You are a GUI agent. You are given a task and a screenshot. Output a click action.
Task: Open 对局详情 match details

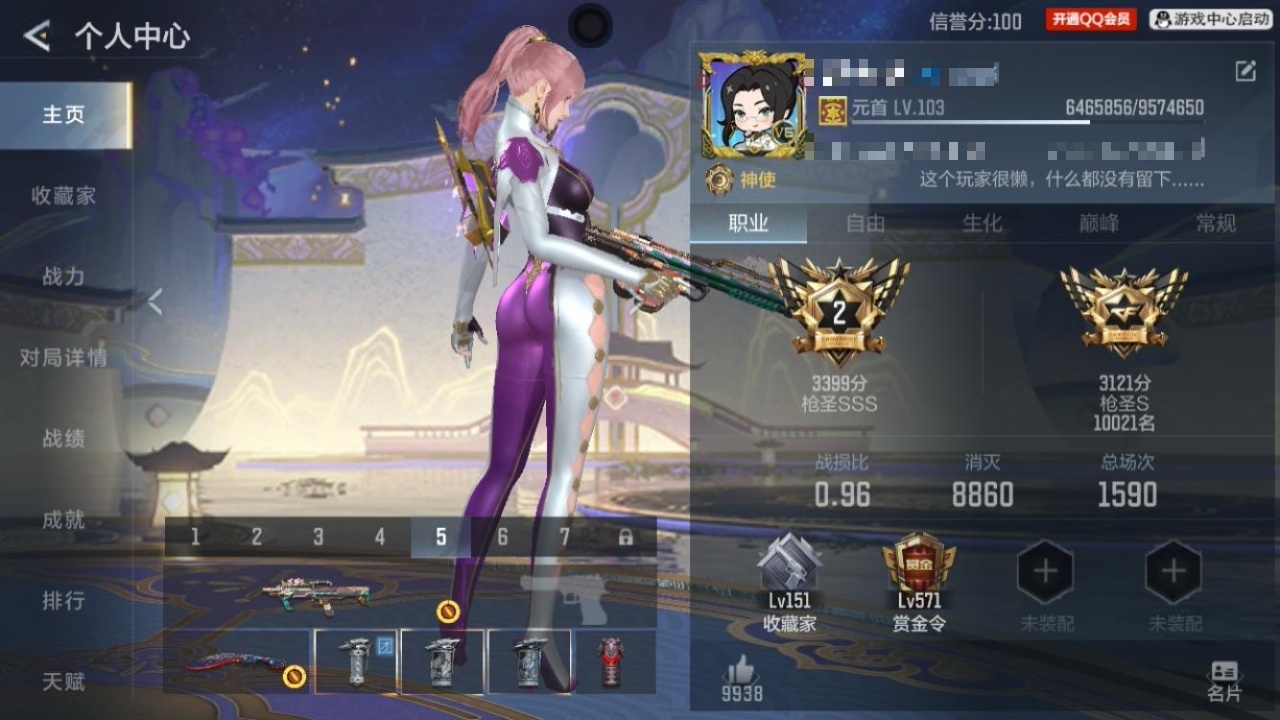click(x=63, y=358)
